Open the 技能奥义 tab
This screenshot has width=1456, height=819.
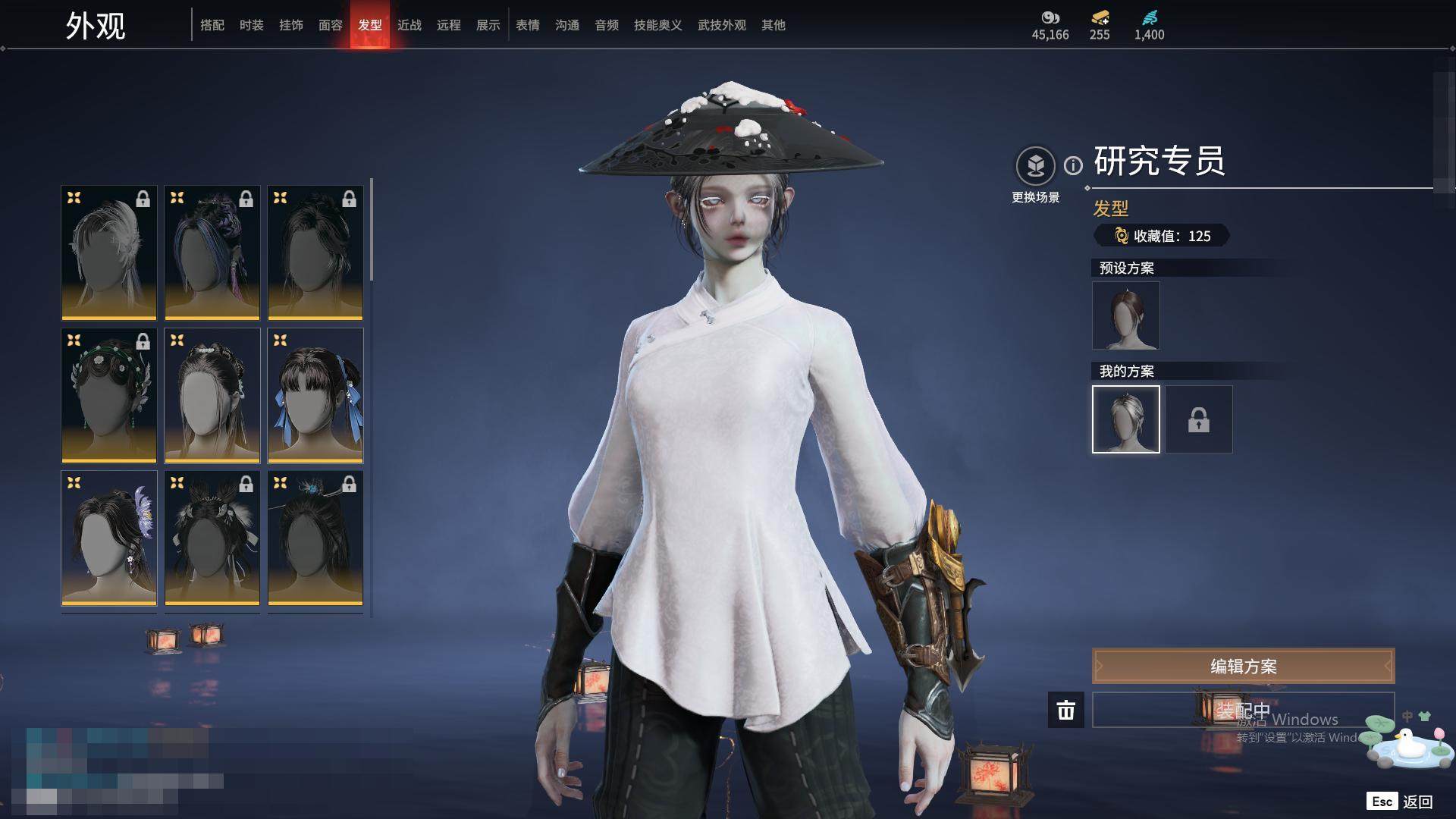658,25
